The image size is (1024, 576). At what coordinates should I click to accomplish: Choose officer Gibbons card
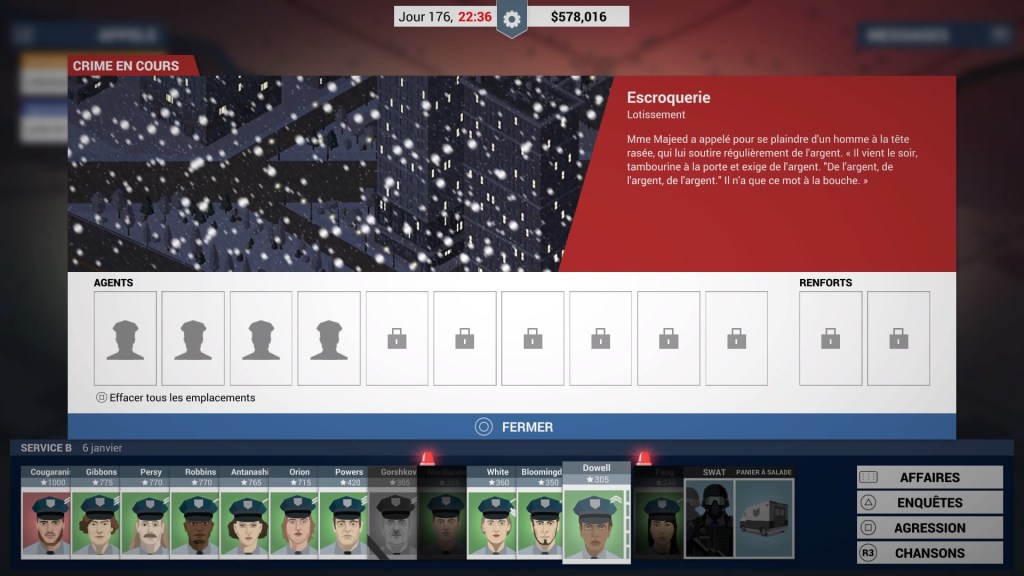click(96, 511)
